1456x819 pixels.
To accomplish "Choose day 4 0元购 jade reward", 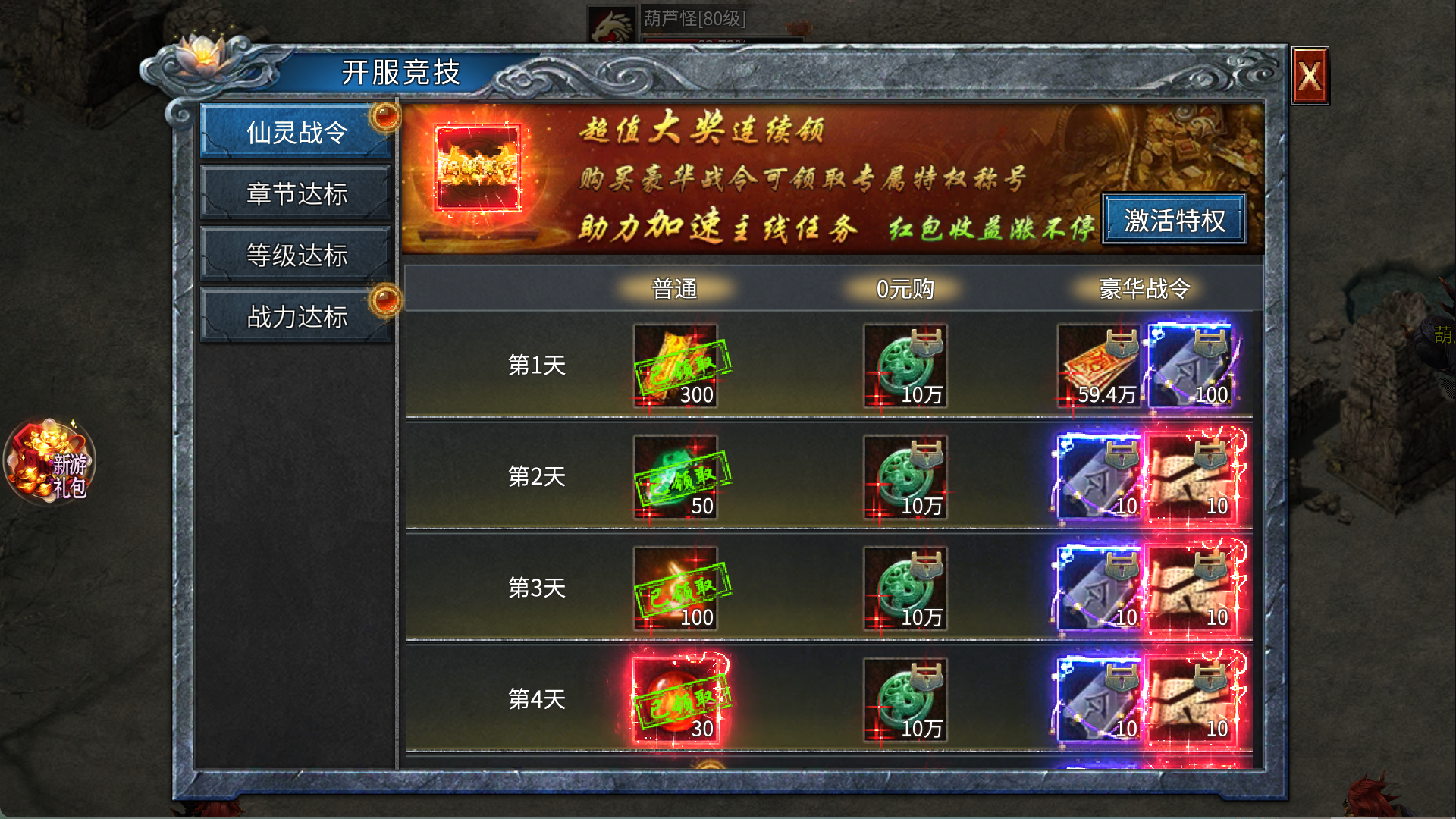I will point(905,701).
